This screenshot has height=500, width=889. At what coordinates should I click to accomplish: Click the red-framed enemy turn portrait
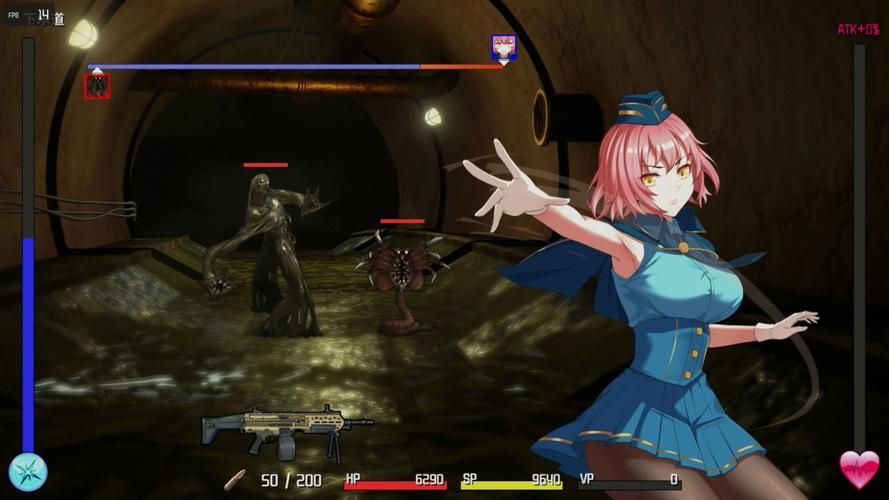(x=97, y=86)
